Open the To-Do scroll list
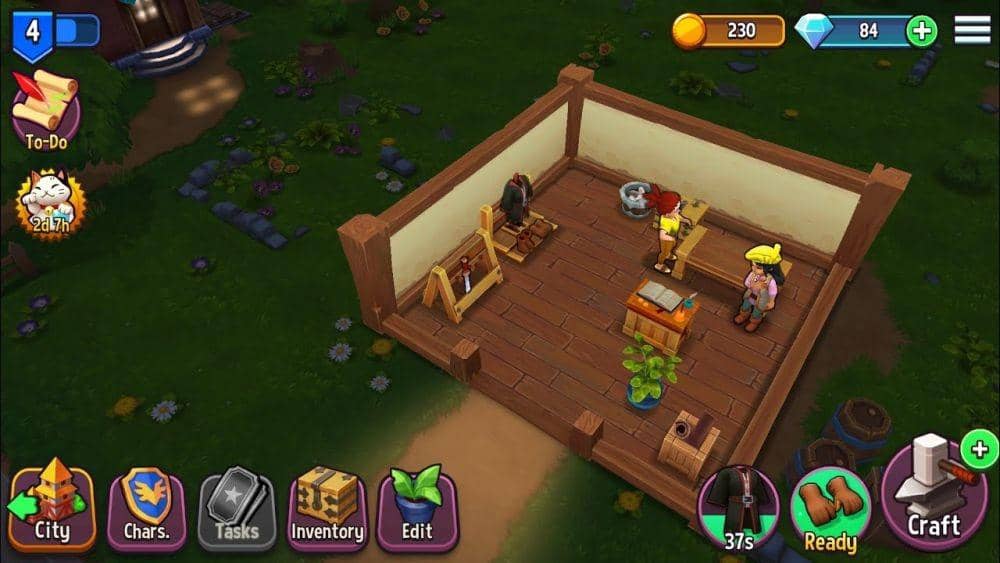Screen dimensions: 1000x563 click(45, 108)
